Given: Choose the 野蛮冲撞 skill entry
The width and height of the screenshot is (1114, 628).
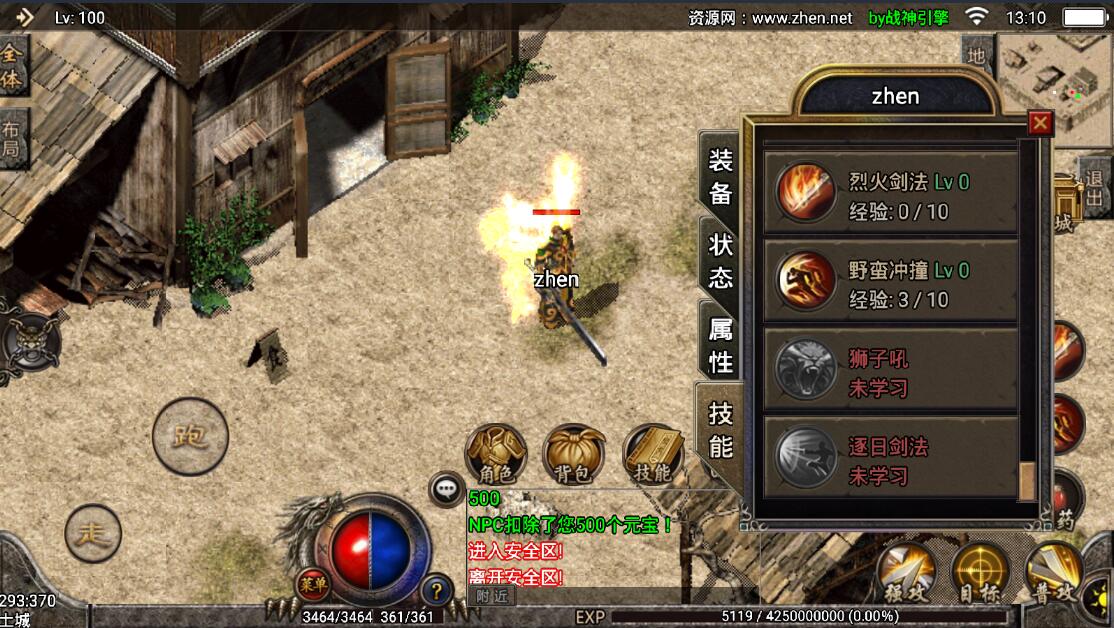Looking at the screenshot, I should point(890,283).
